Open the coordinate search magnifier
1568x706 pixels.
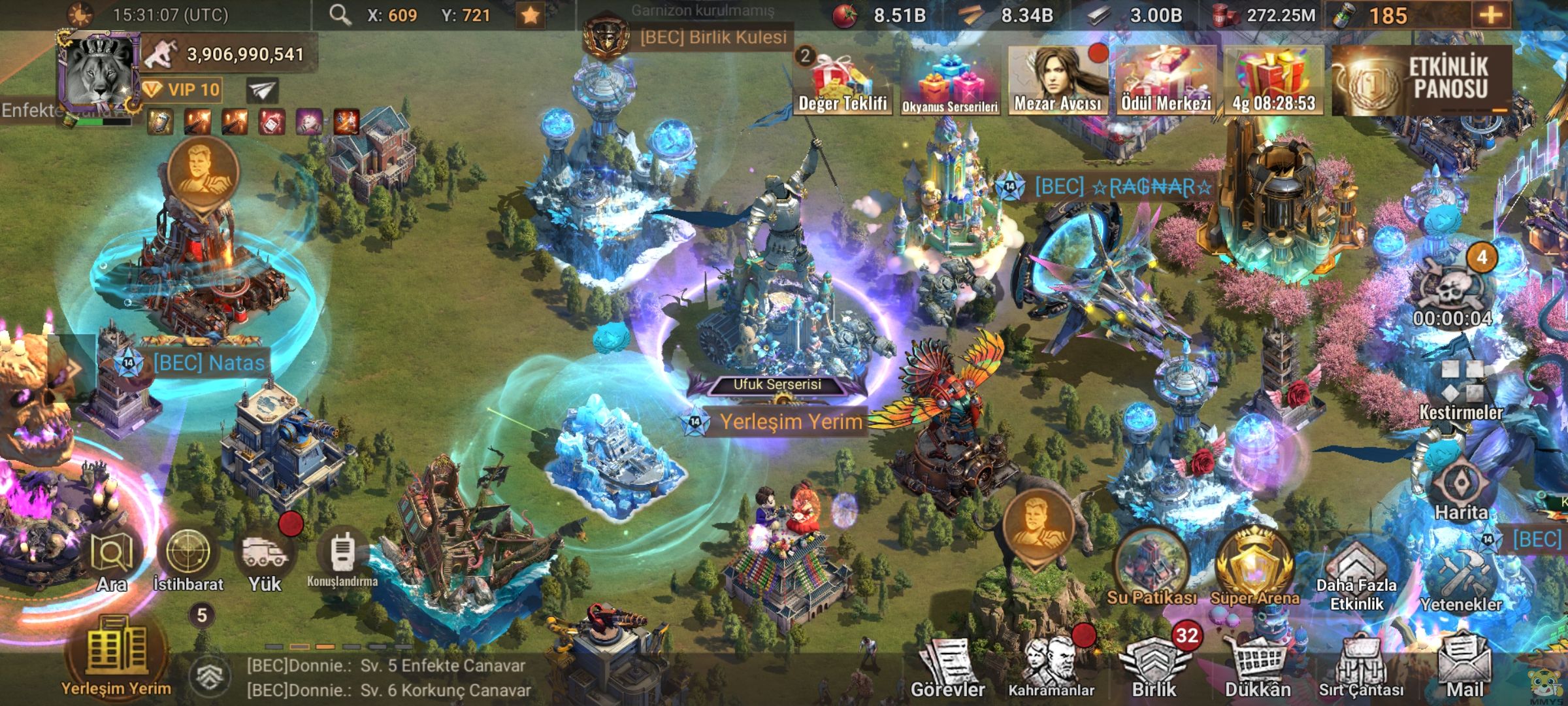coord(340,14)
